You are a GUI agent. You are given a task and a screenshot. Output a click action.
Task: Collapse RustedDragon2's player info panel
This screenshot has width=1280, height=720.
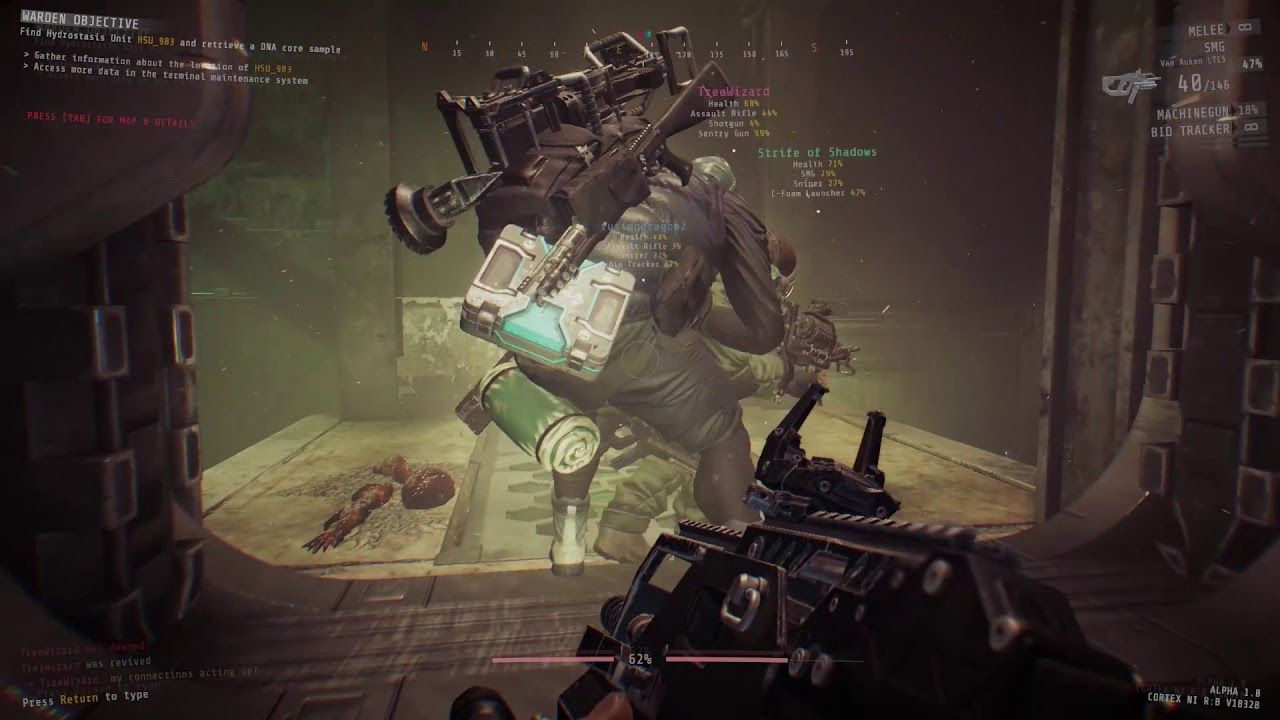(646, 228)
